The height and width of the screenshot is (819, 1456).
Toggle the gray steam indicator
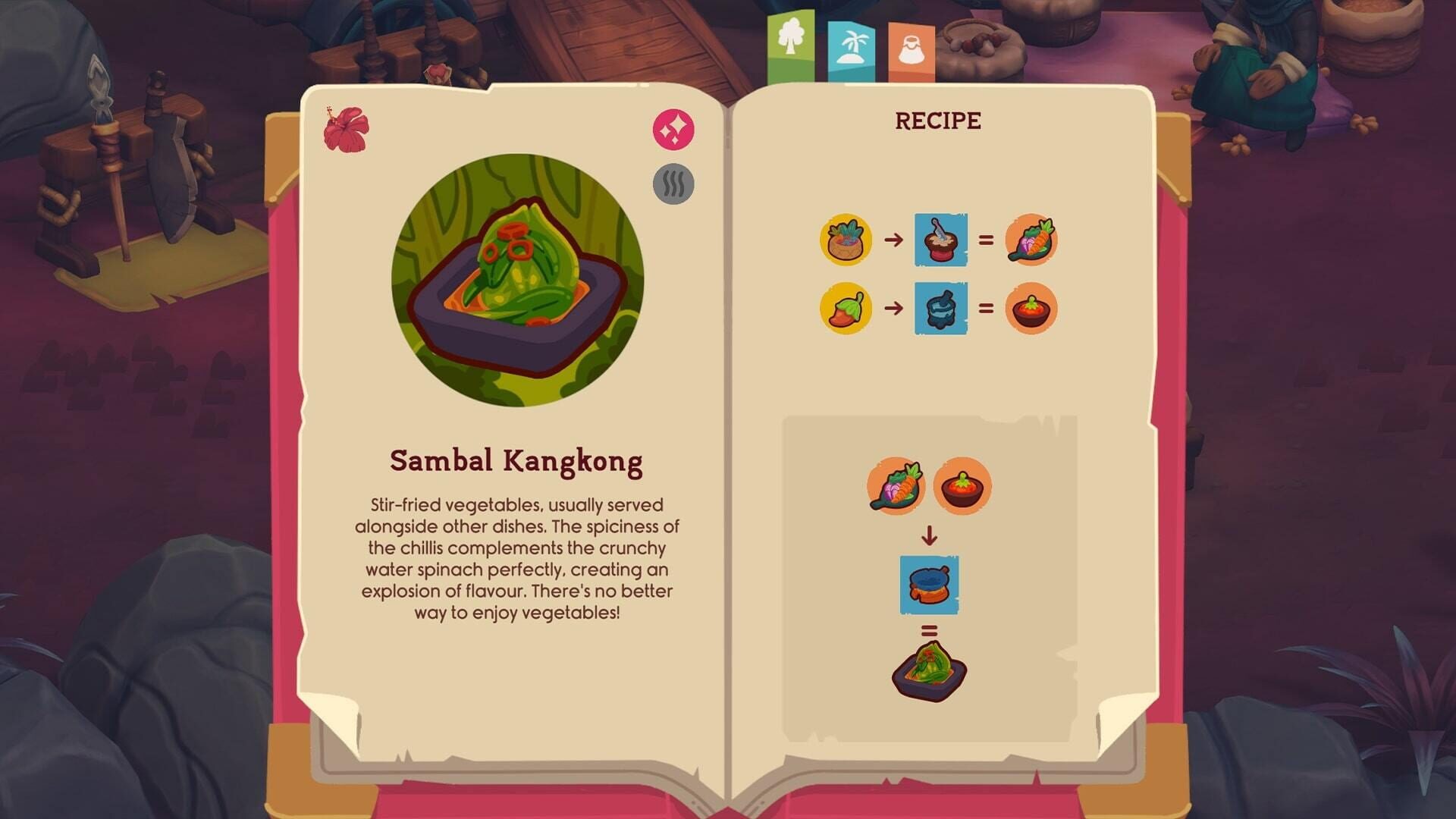672,184
